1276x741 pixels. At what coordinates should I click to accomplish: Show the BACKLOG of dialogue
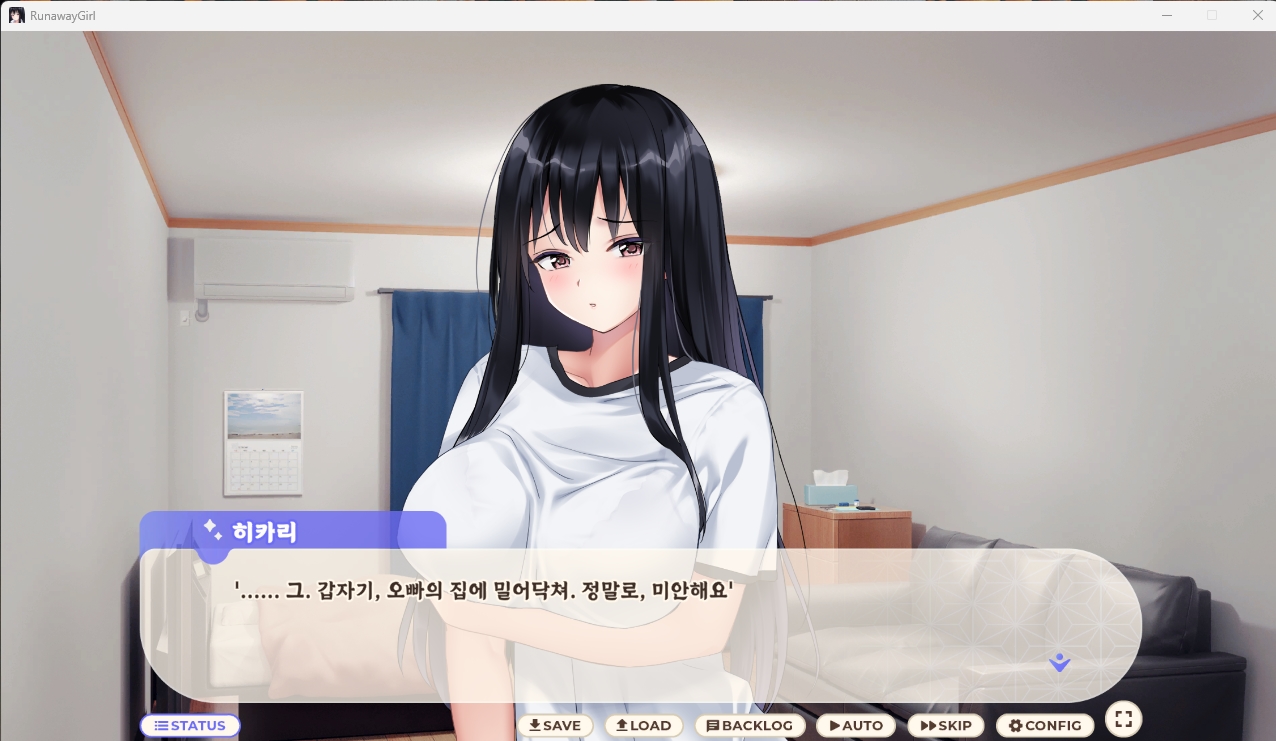(x=750, y=726)
